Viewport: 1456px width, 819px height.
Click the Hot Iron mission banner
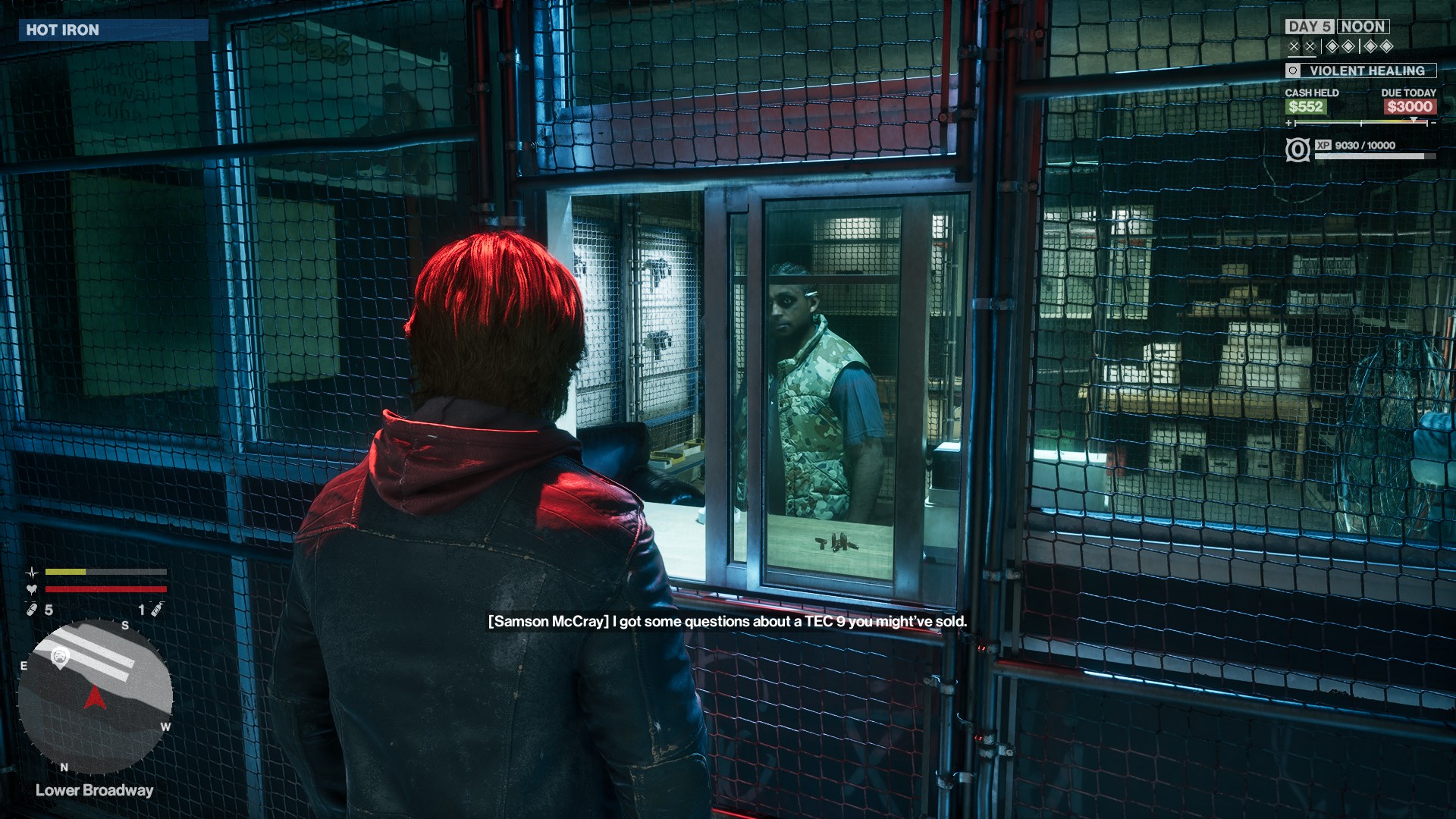[x=113, y=30]
